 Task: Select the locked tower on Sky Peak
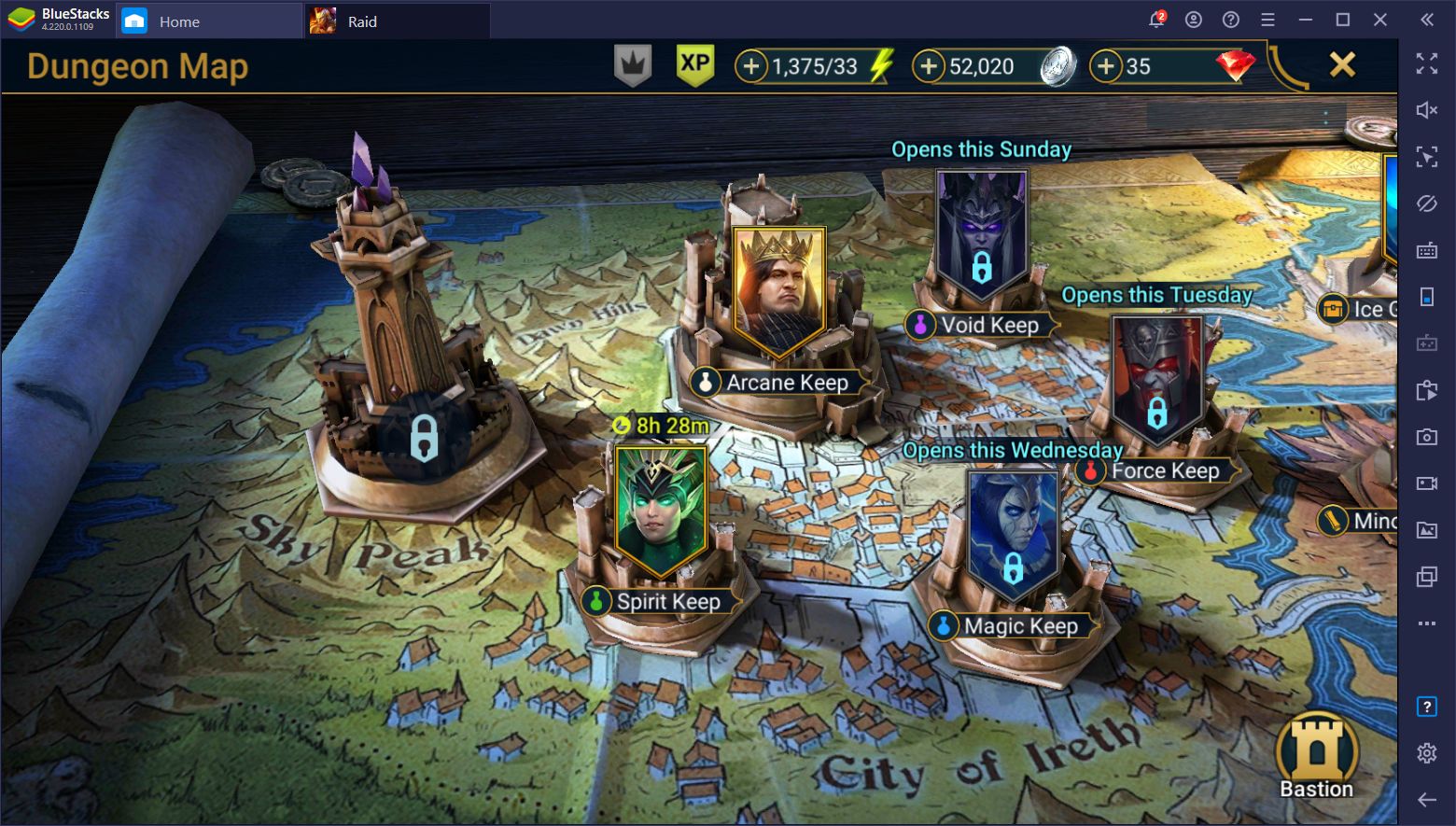(x=423, y=437)
